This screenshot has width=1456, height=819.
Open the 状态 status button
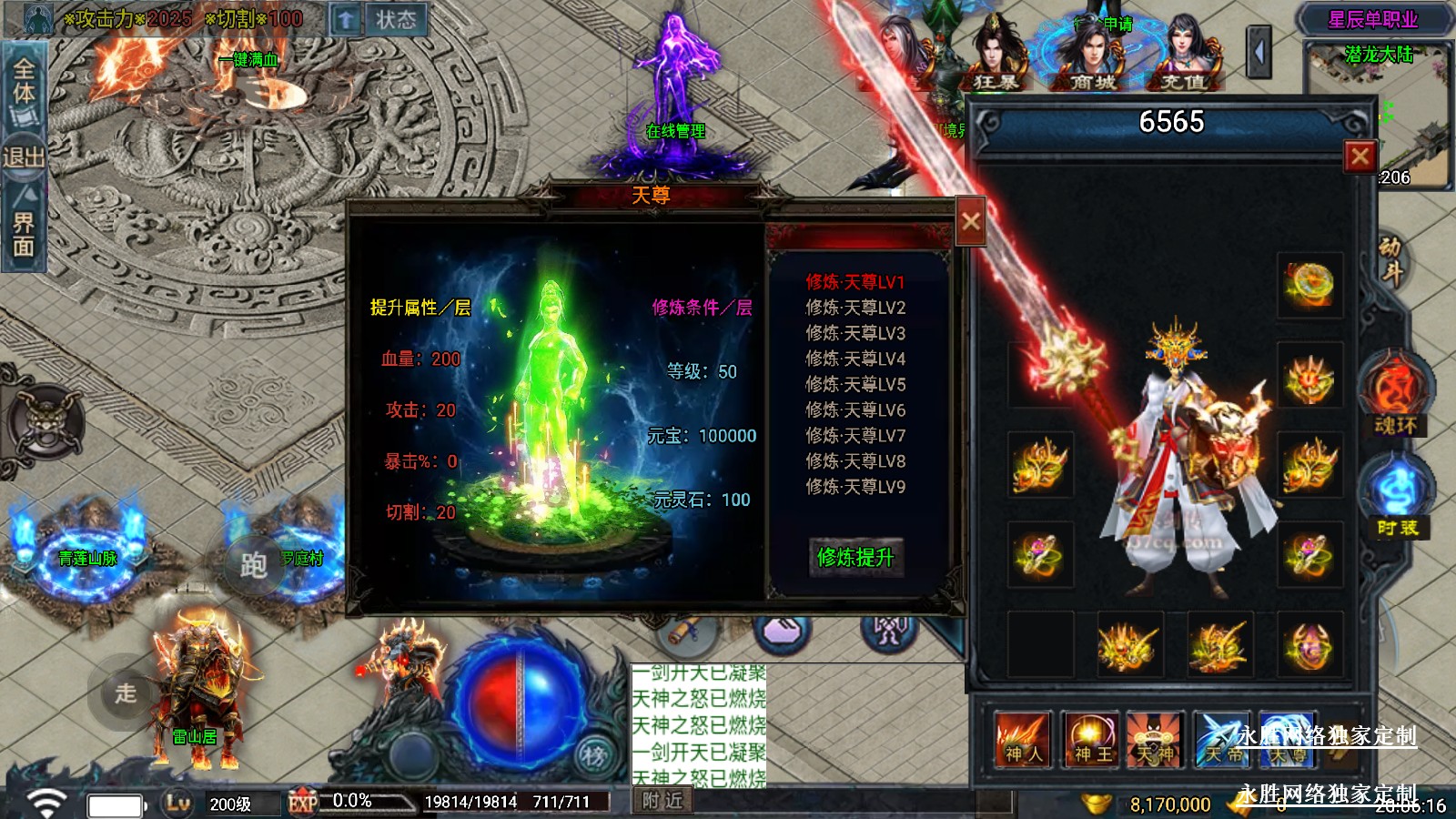[396, 20]
